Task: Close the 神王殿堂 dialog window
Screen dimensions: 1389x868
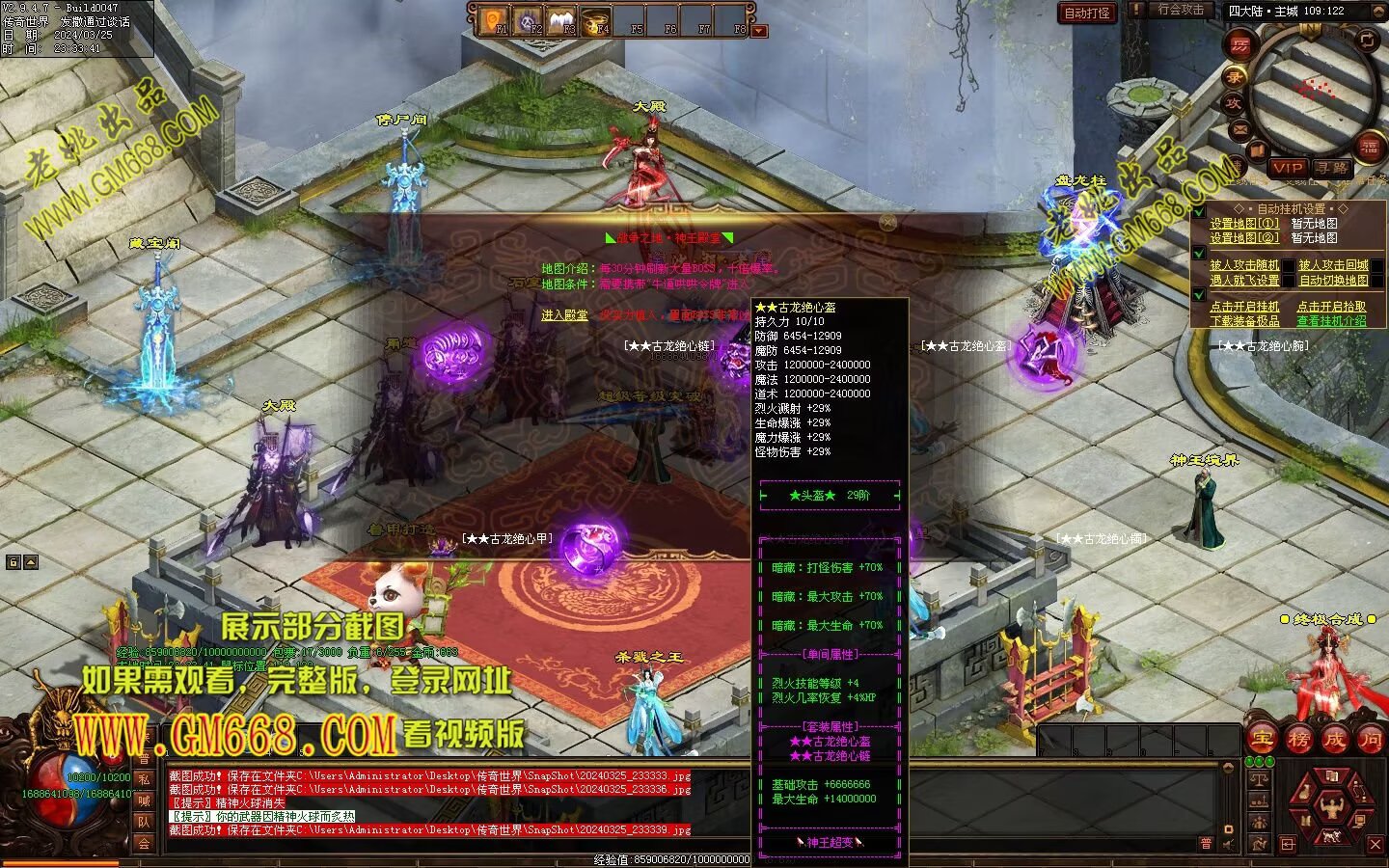Action: 887,223
